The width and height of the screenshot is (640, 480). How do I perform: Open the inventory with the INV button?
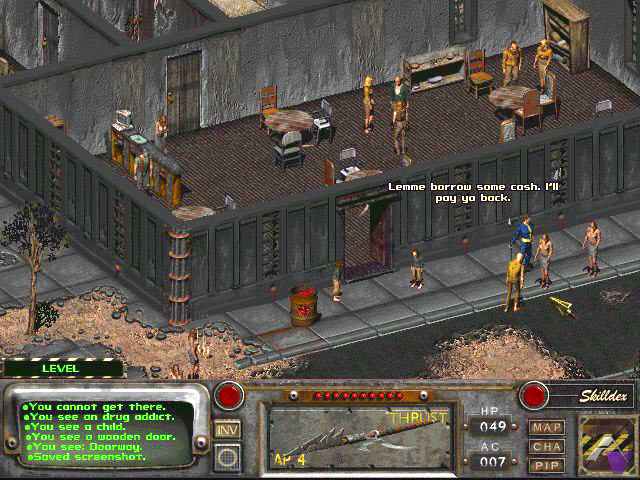pos(227,429)
